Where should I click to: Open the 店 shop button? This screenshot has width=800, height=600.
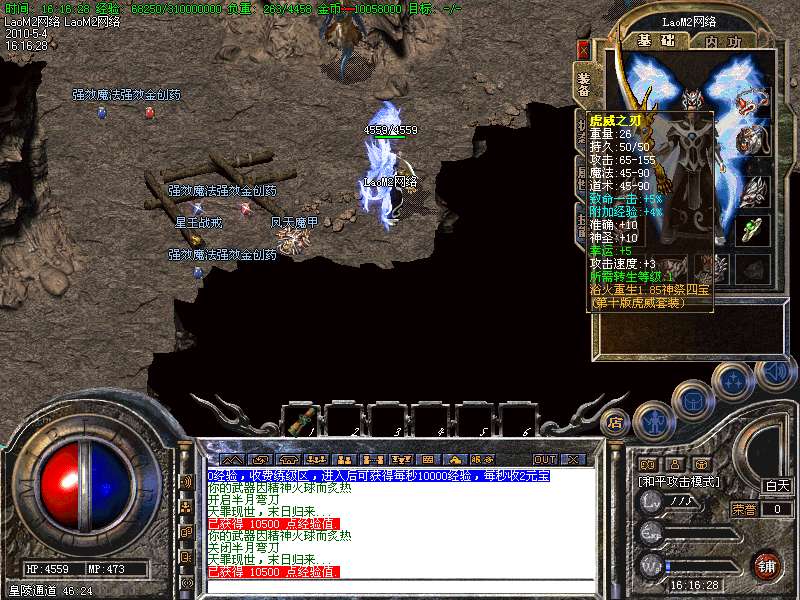(616, 421)
